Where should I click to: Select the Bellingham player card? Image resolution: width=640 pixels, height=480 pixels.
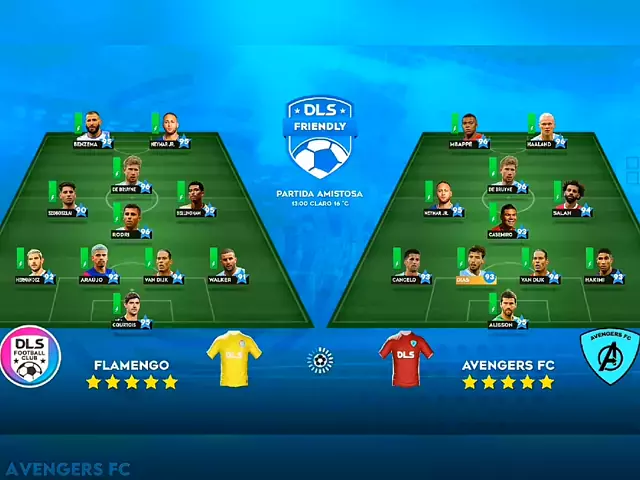(195, 198)
